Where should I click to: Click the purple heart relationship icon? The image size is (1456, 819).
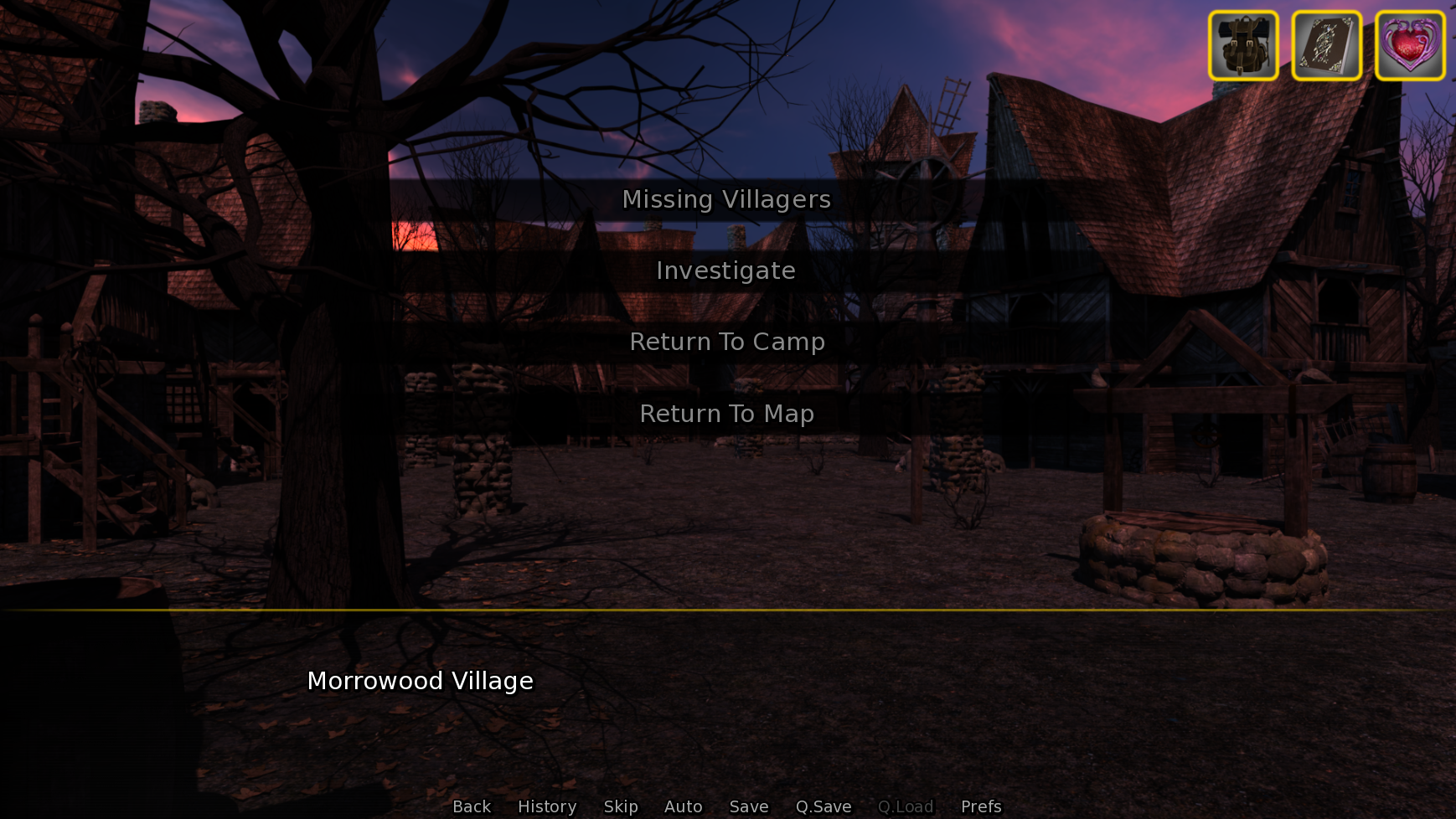coord(1409,46)
